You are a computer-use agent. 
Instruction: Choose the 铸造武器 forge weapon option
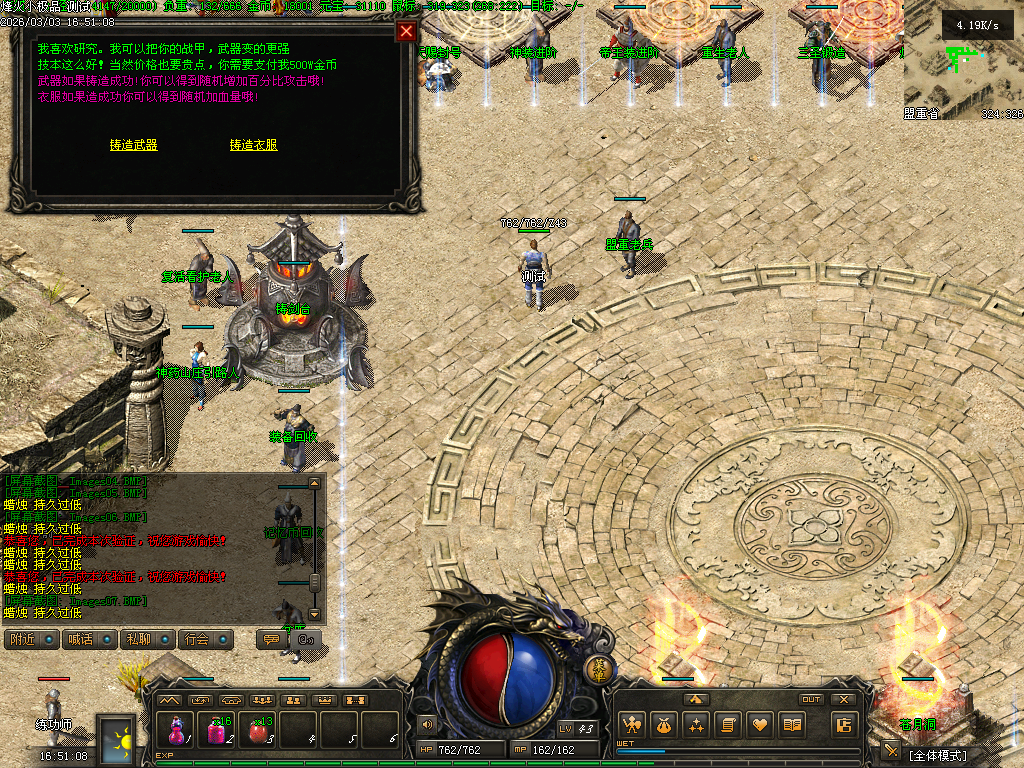[x=133, y=145]
